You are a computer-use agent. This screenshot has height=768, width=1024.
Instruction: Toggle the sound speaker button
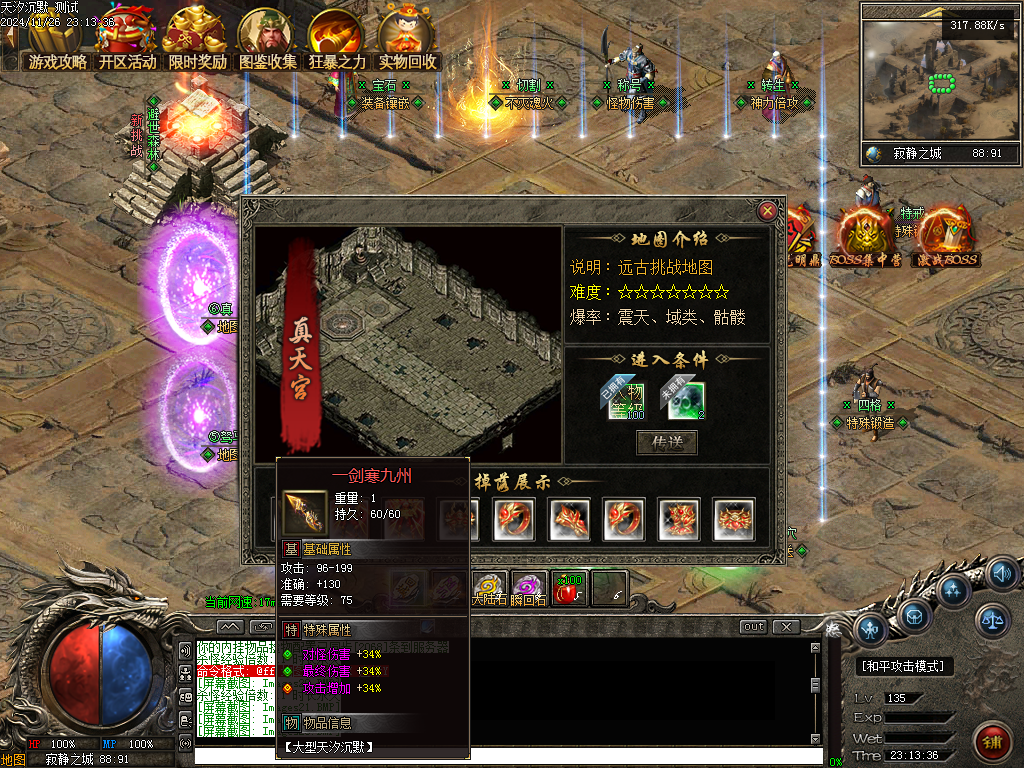[x=1000, y=574]
